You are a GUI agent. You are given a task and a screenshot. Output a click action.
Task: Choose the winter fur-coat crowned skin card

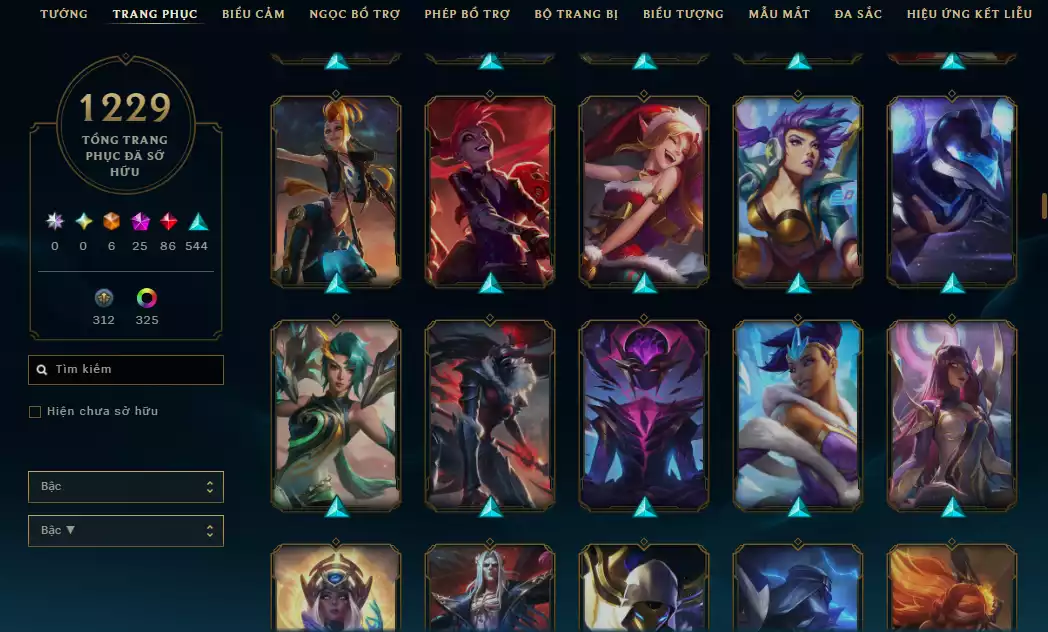click(798, 414)
